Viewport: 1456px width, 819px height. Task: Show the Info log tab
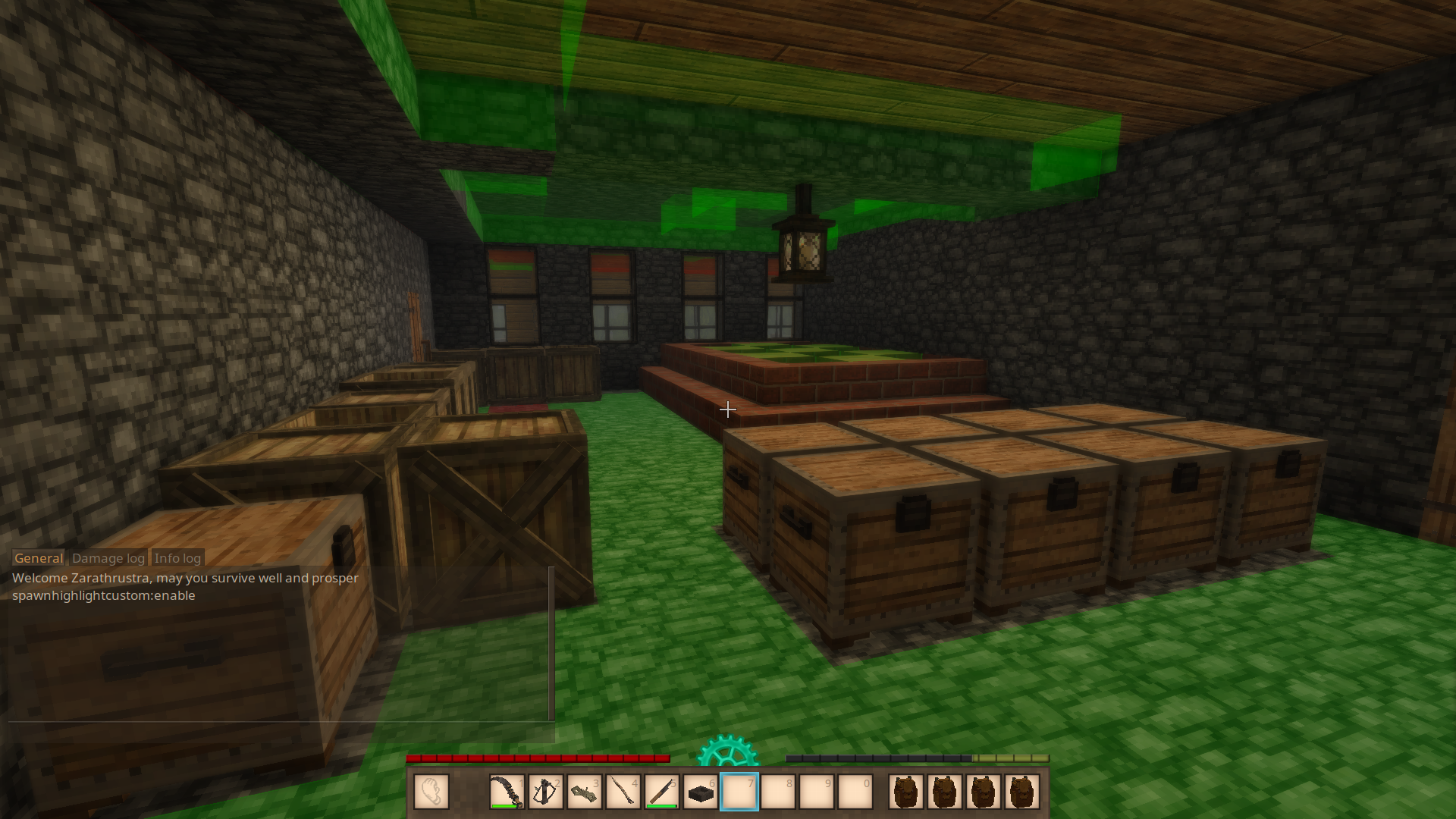[x=177, y=558]
